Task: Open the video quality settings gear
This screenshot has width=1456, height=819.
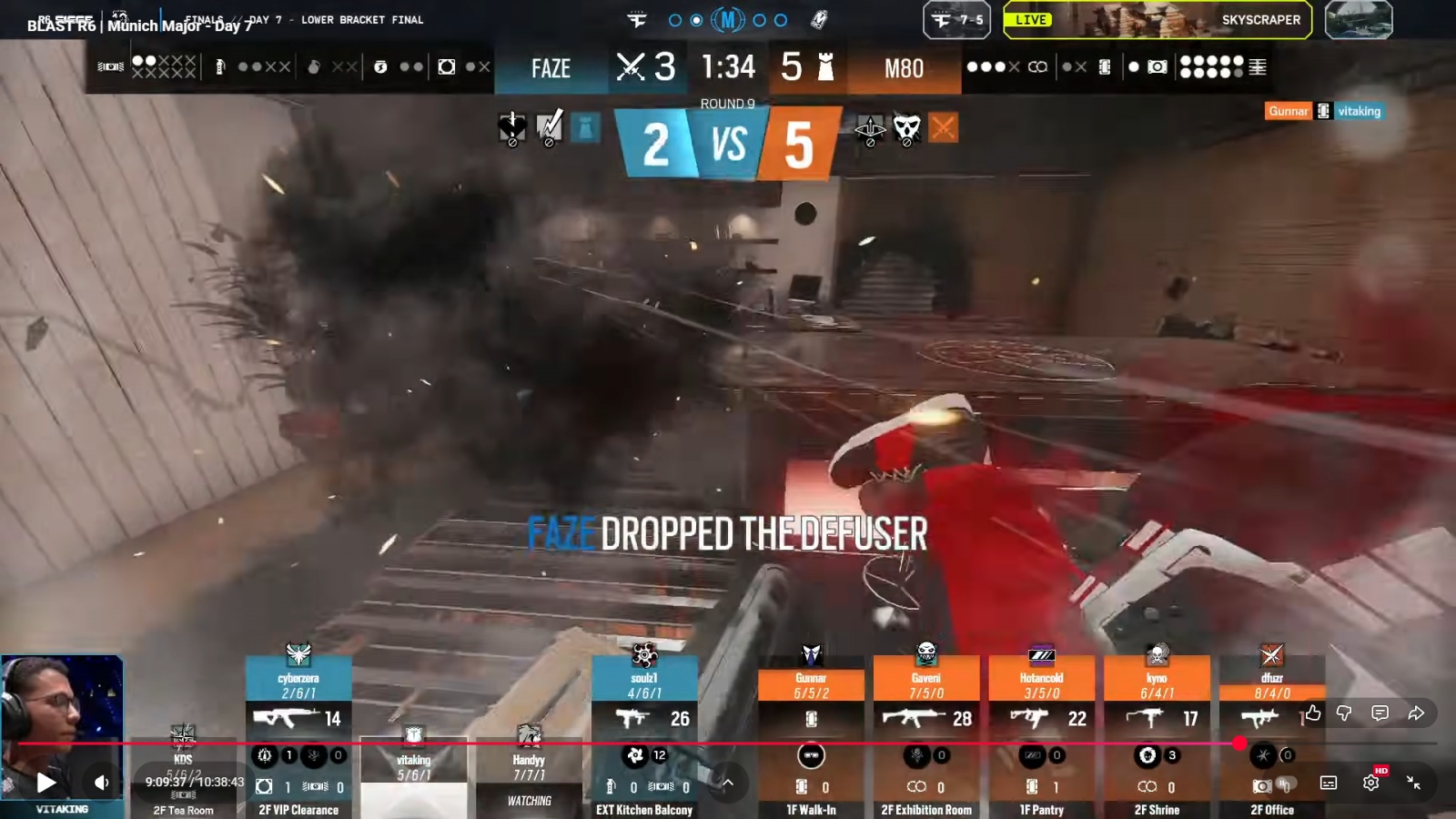Action: [x=1370, y=783]
